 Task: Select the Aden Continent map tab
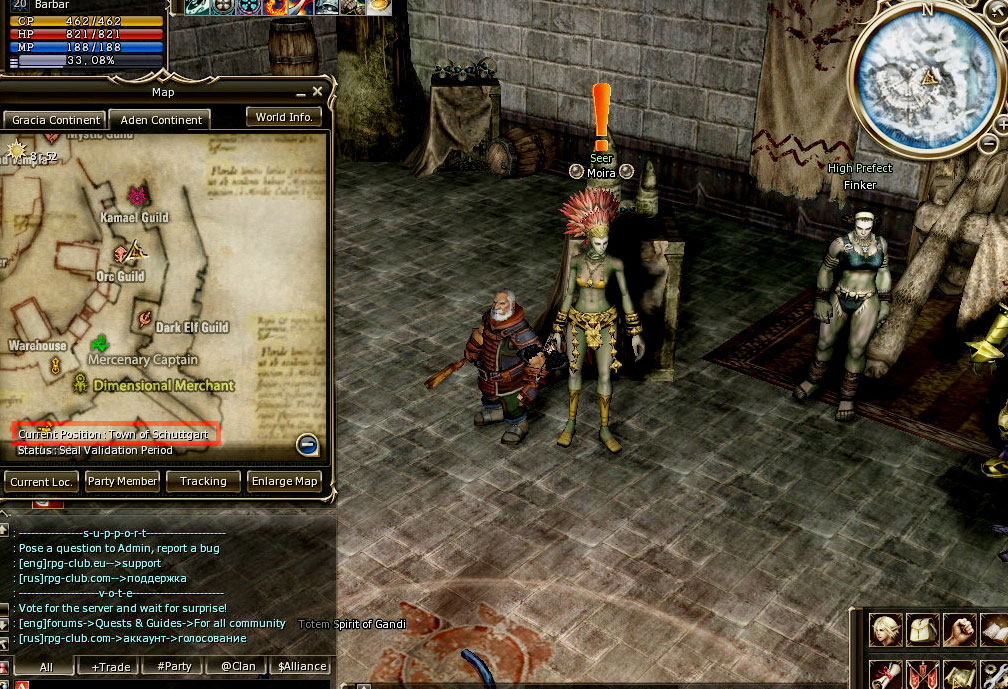tap(160, 120)
